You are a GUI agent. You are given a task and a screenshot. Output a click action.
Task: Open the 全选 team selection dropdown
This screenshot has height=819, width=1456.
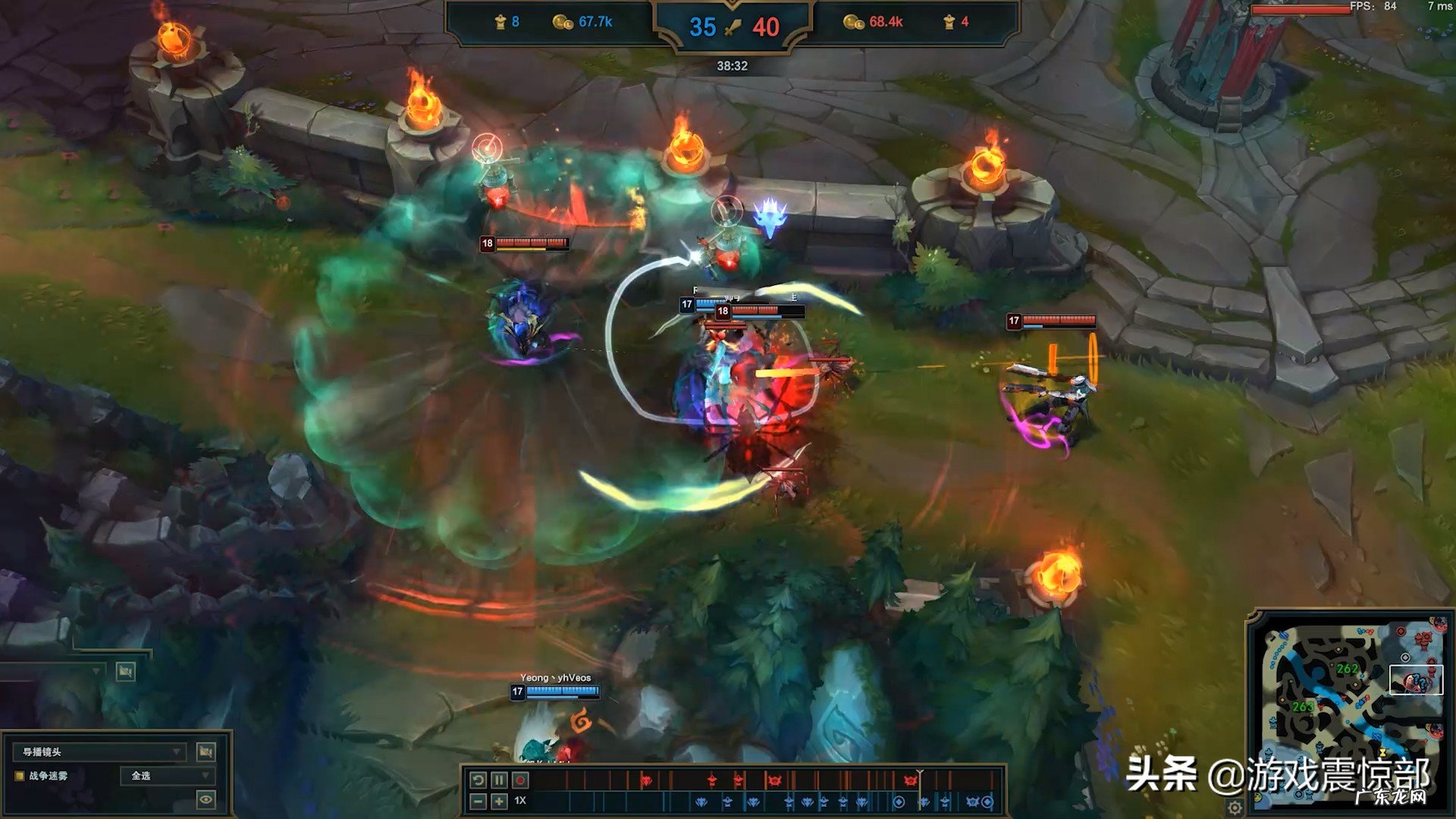pos(167,776)
